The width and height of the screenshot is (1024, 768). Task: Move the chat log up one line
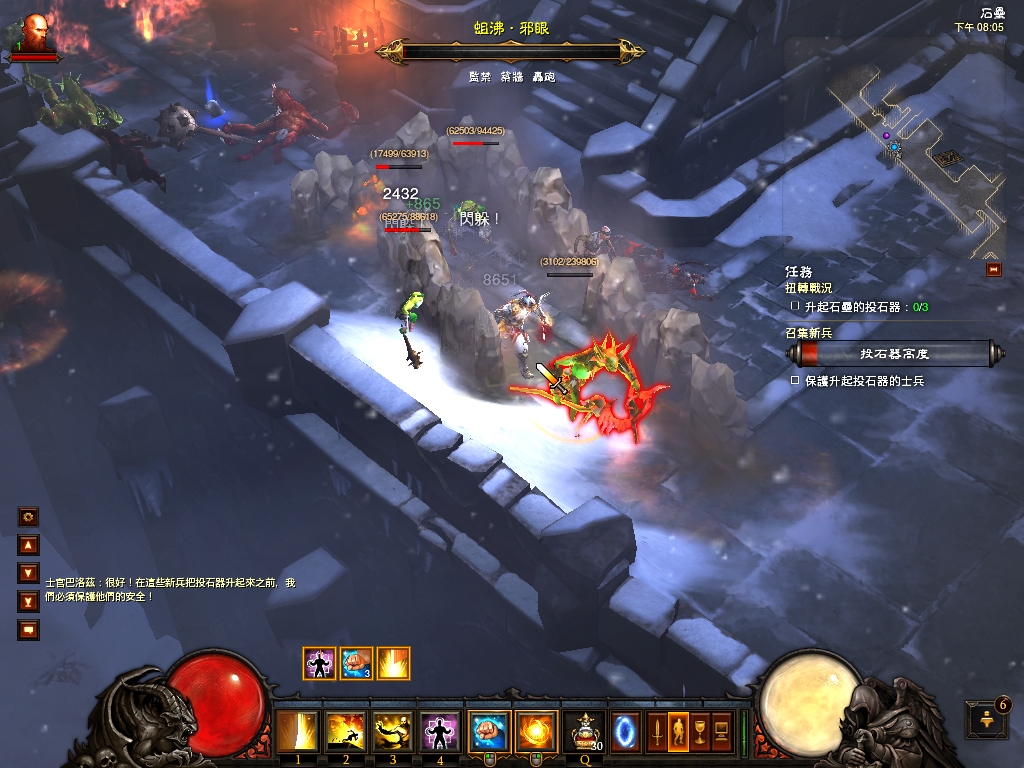coord(28,546)
